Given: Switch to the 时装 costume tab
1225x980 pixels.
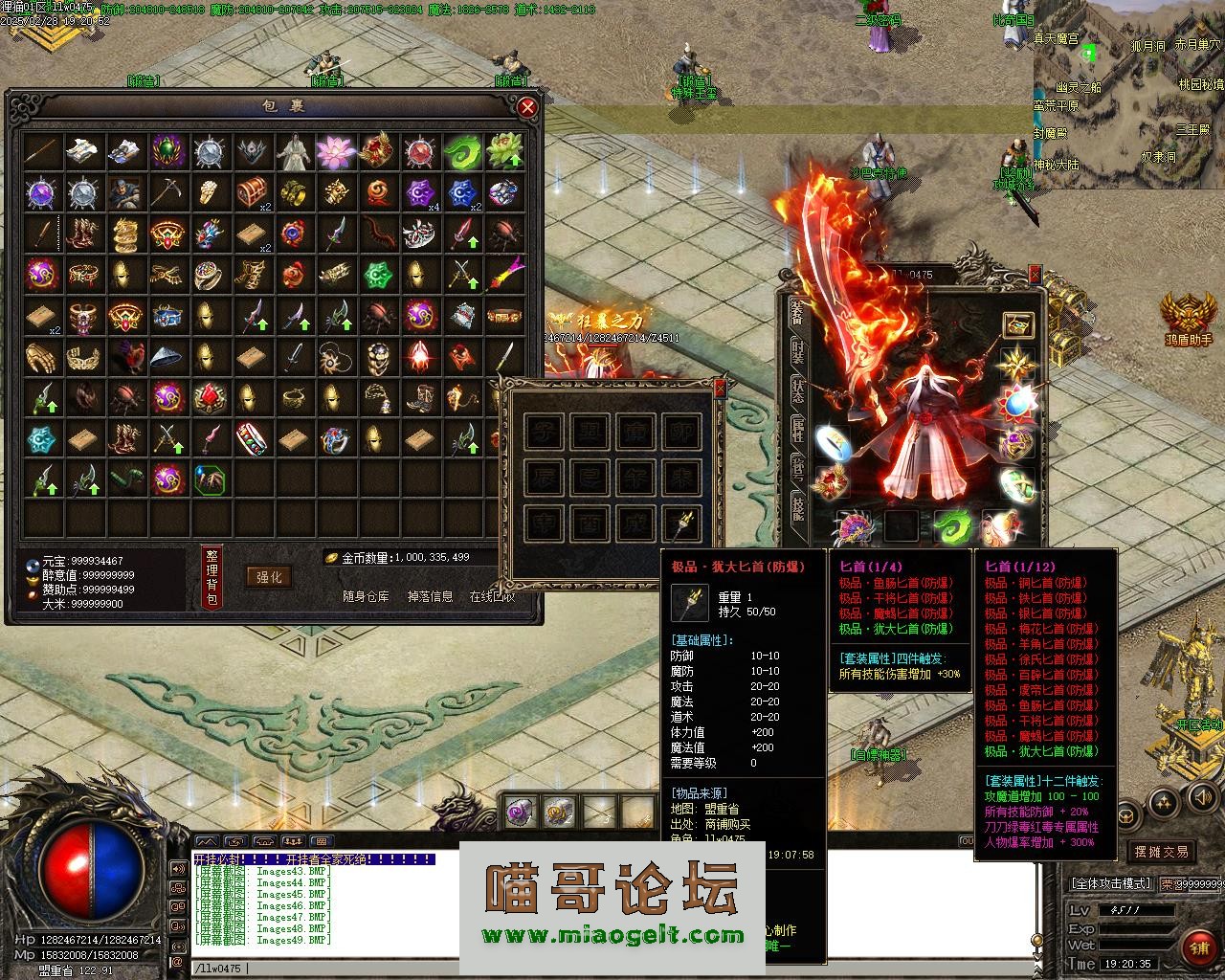Looking at the screenshot, I should coord(796,351).
